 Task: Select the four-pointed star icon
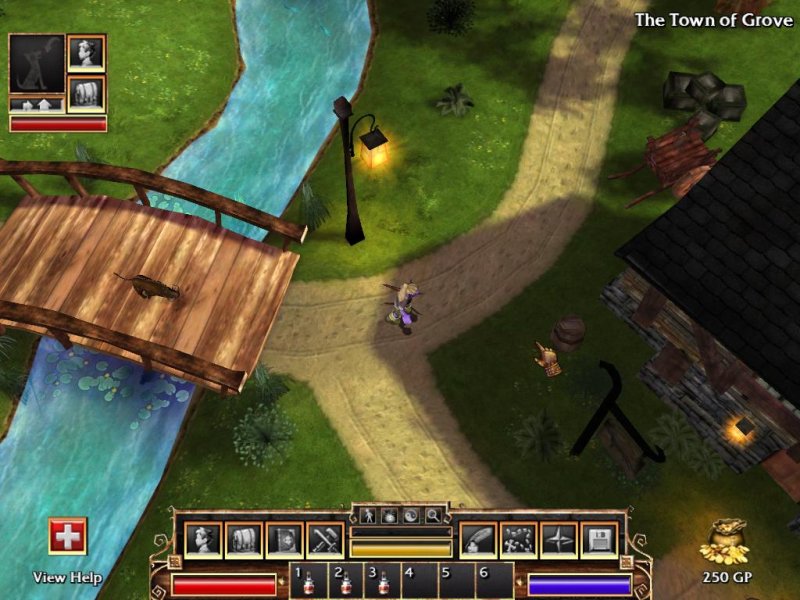pyautogui.click(x=558, y=540)
